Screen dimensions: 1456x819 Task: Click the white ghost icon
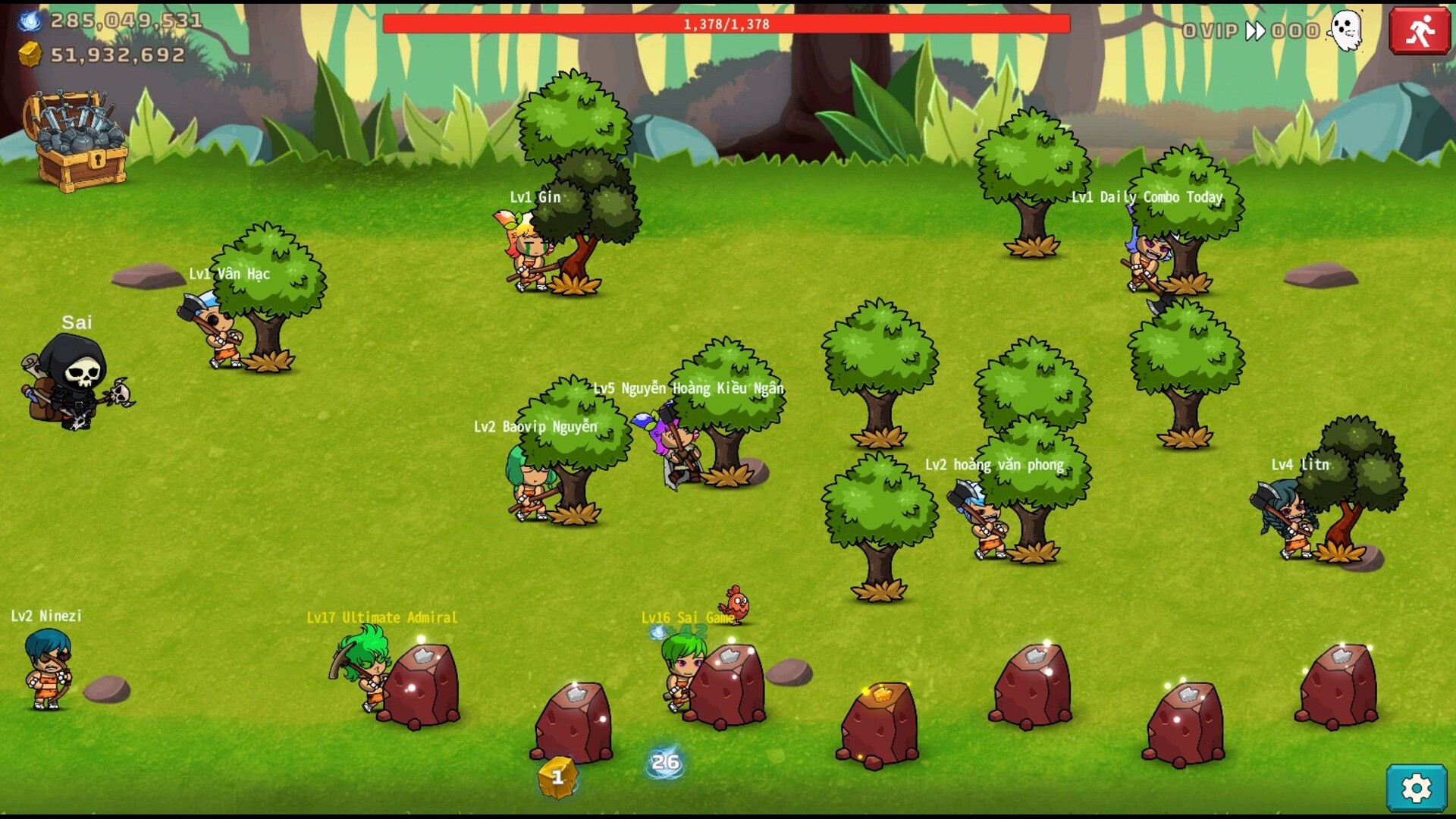coord(1347,30)
